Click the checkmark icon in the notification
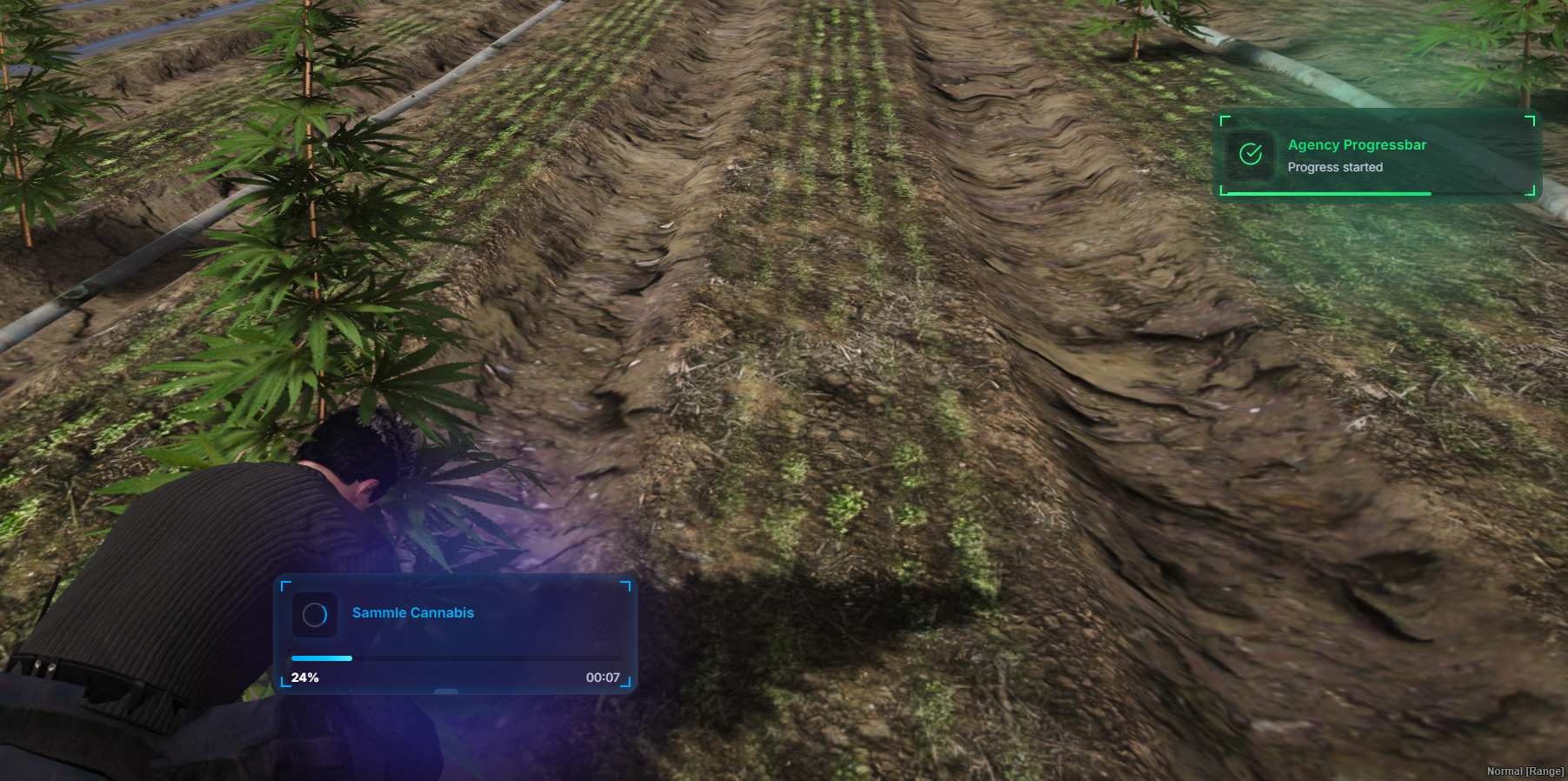 click(1251, 155)
